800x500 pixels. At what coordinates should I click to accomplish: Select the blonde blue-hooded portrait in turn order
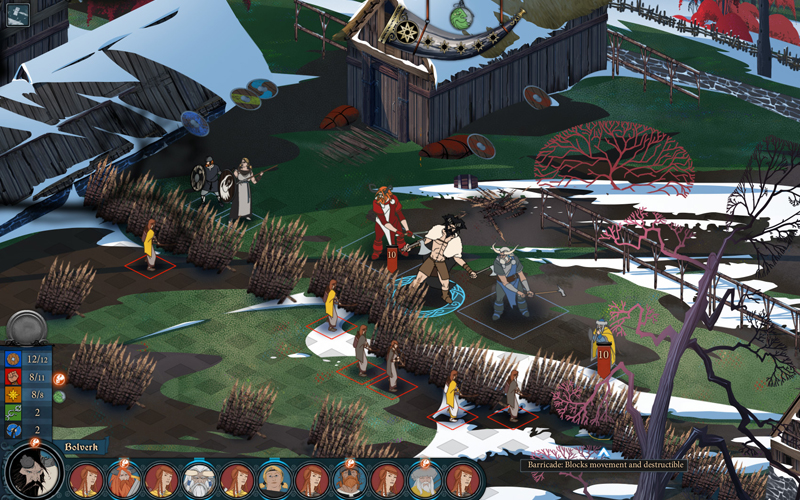coord(273,481)
